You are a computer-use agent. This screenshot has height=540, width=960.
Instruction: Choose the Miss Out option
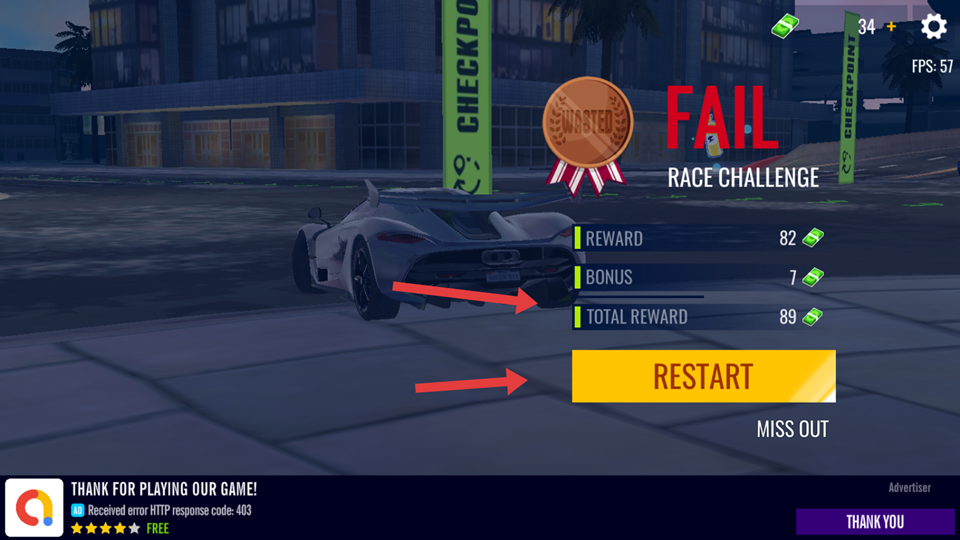[x=792, y=430]
